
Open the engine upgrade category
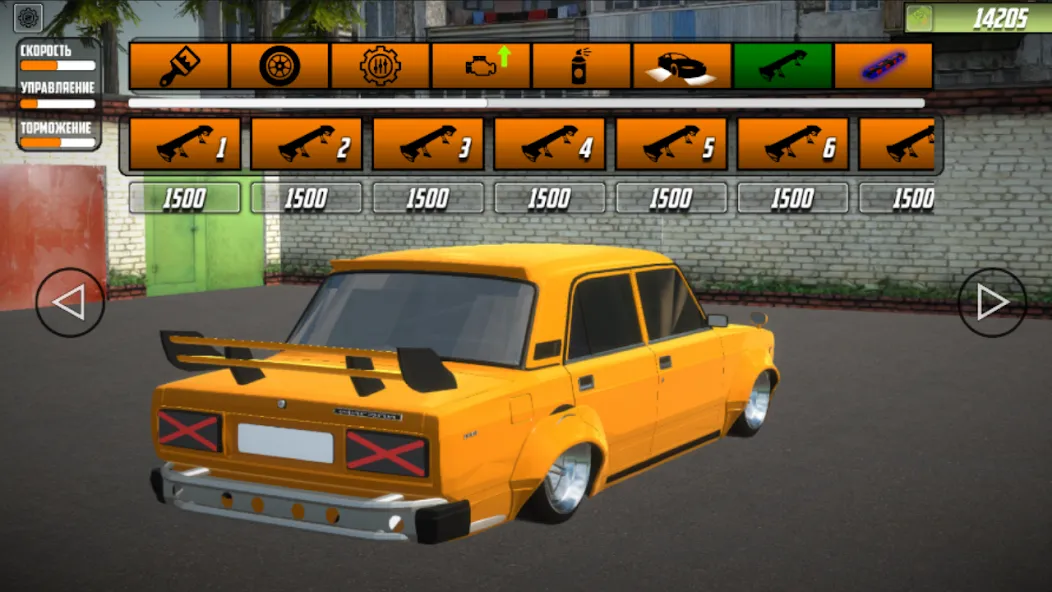point(481,66)
